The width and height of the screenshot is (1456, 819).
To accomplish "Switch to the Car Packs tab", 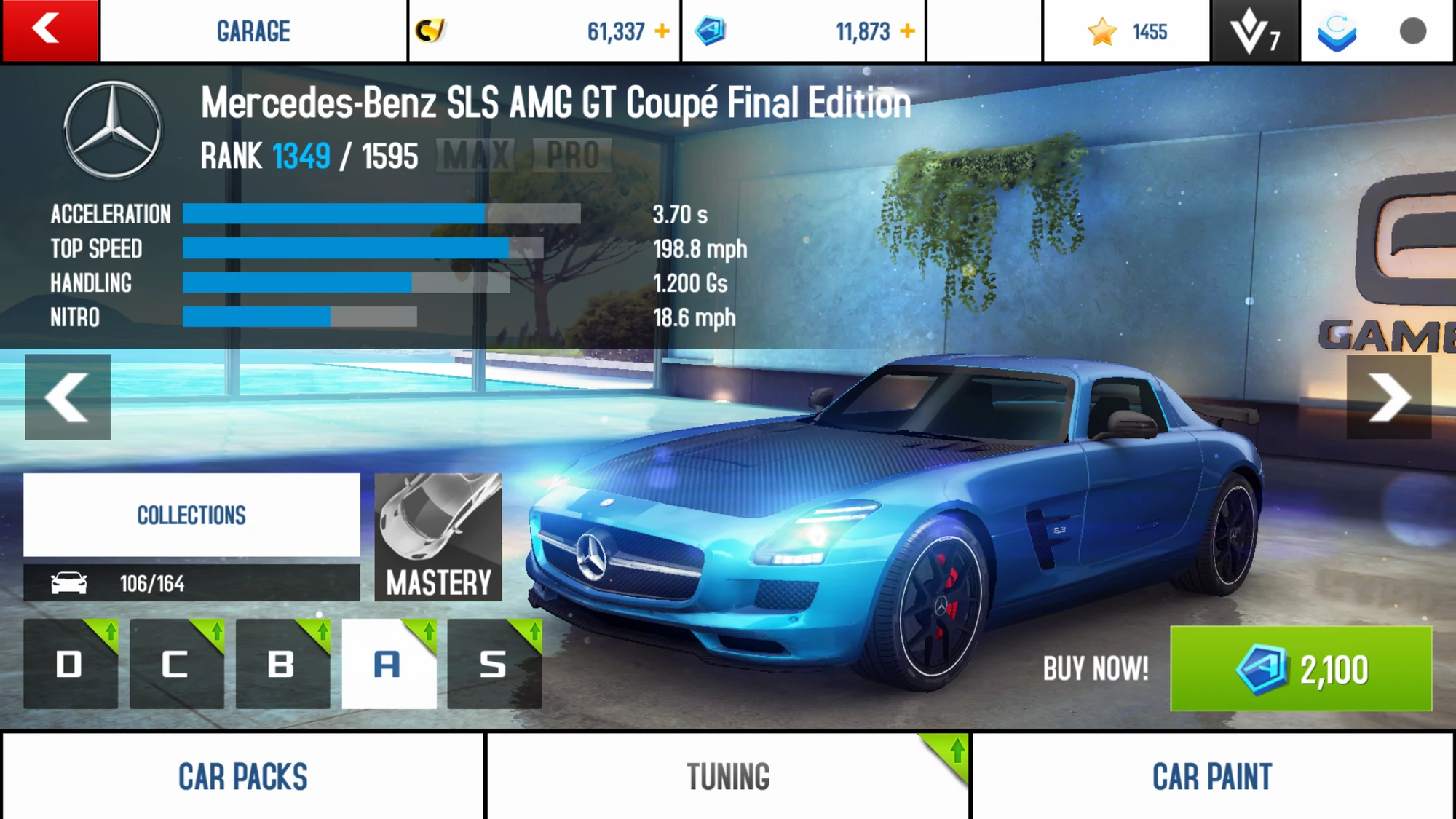I will pos(242,774).
